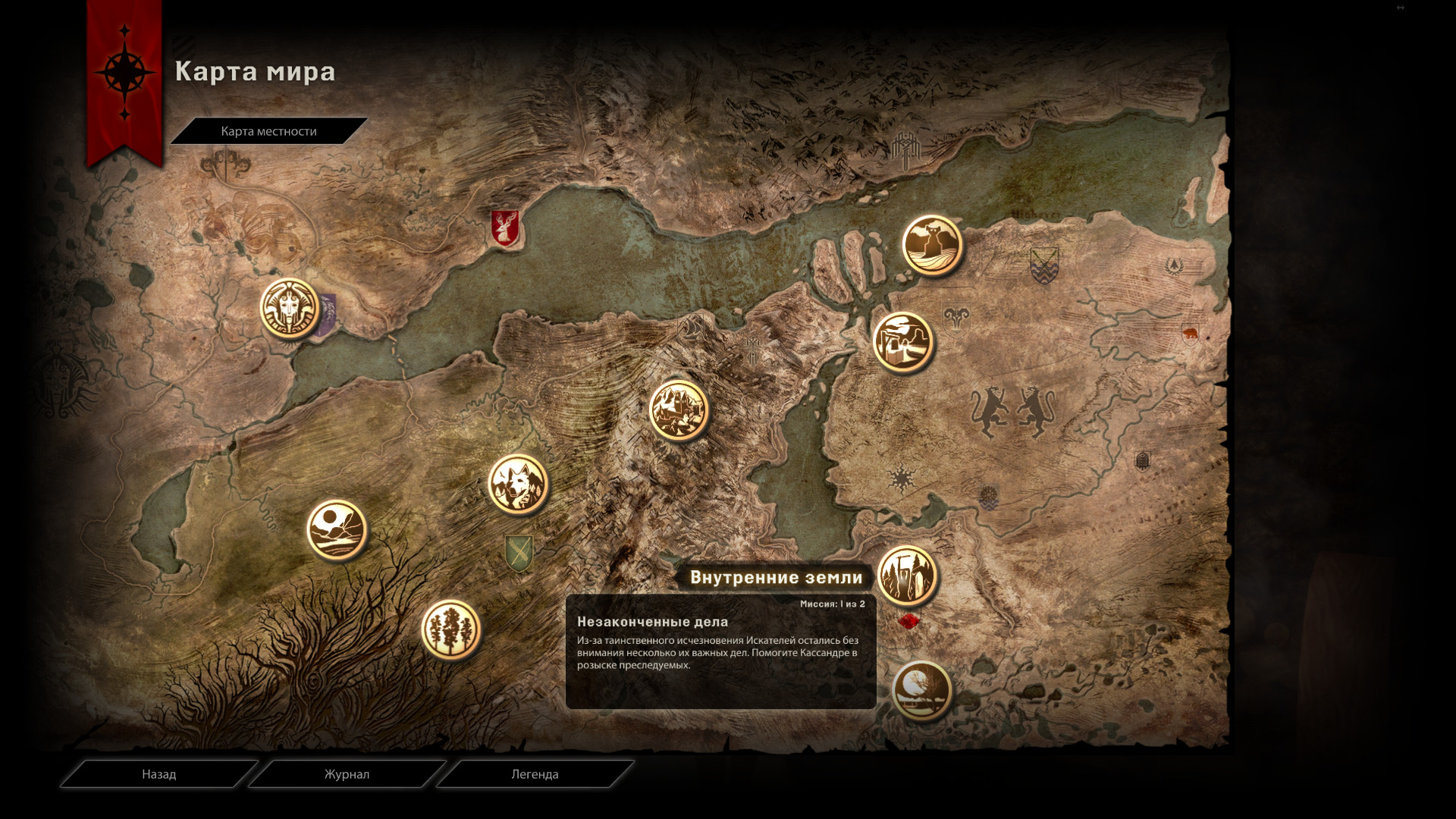Viewport: 1456px width, 819px height.
Task: Click the red deer heraldic shield marker
Action: [505, 227]
